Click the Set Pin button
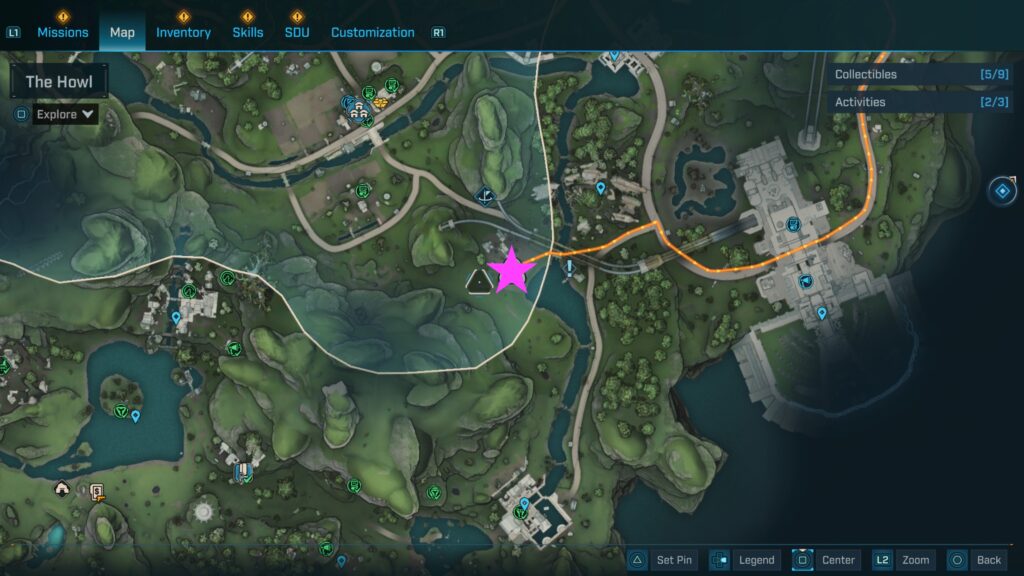The image size is (1024, 576). 663,560
